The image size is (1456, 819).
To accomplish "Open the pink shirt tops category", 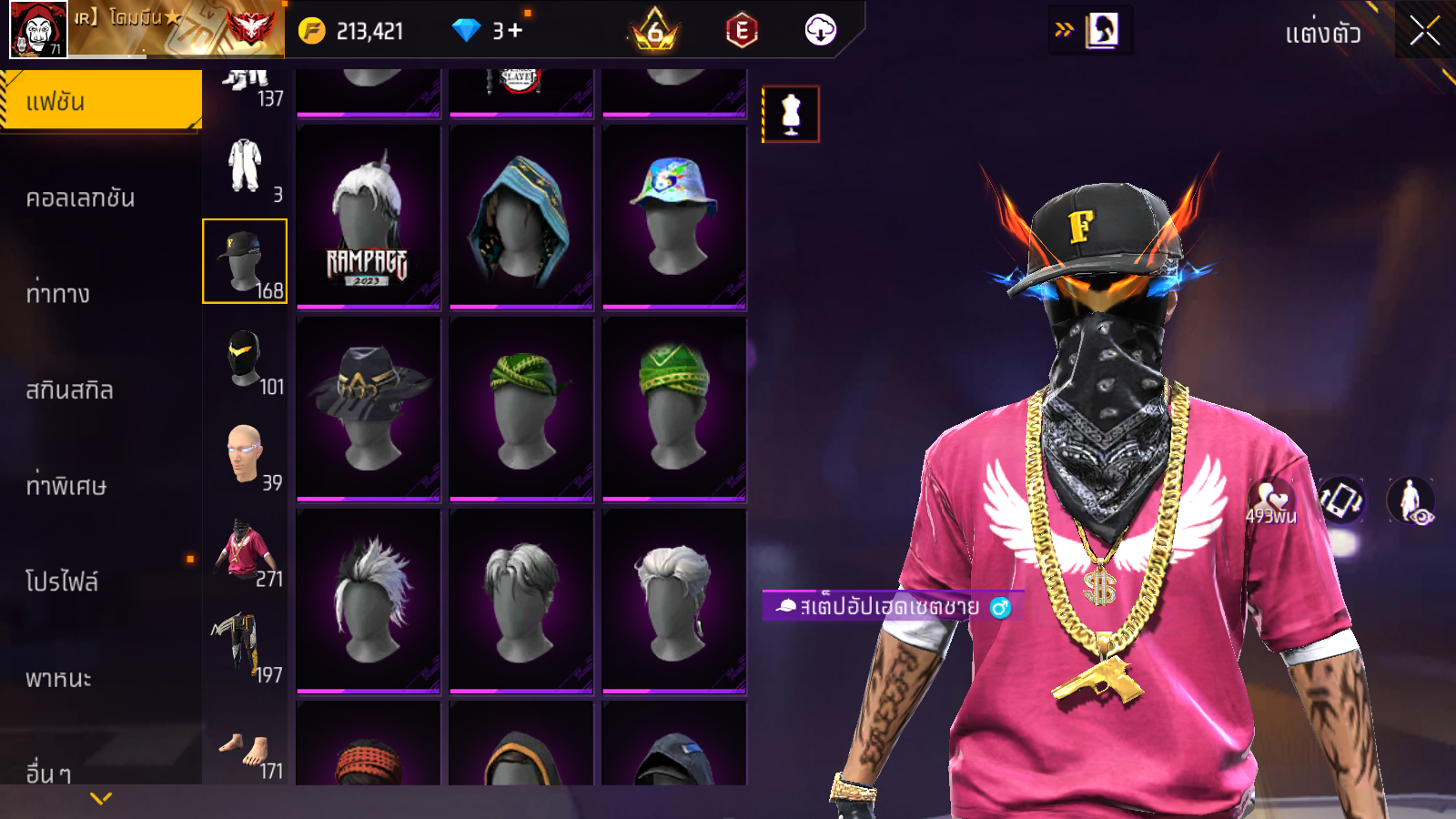I will 245,552.
